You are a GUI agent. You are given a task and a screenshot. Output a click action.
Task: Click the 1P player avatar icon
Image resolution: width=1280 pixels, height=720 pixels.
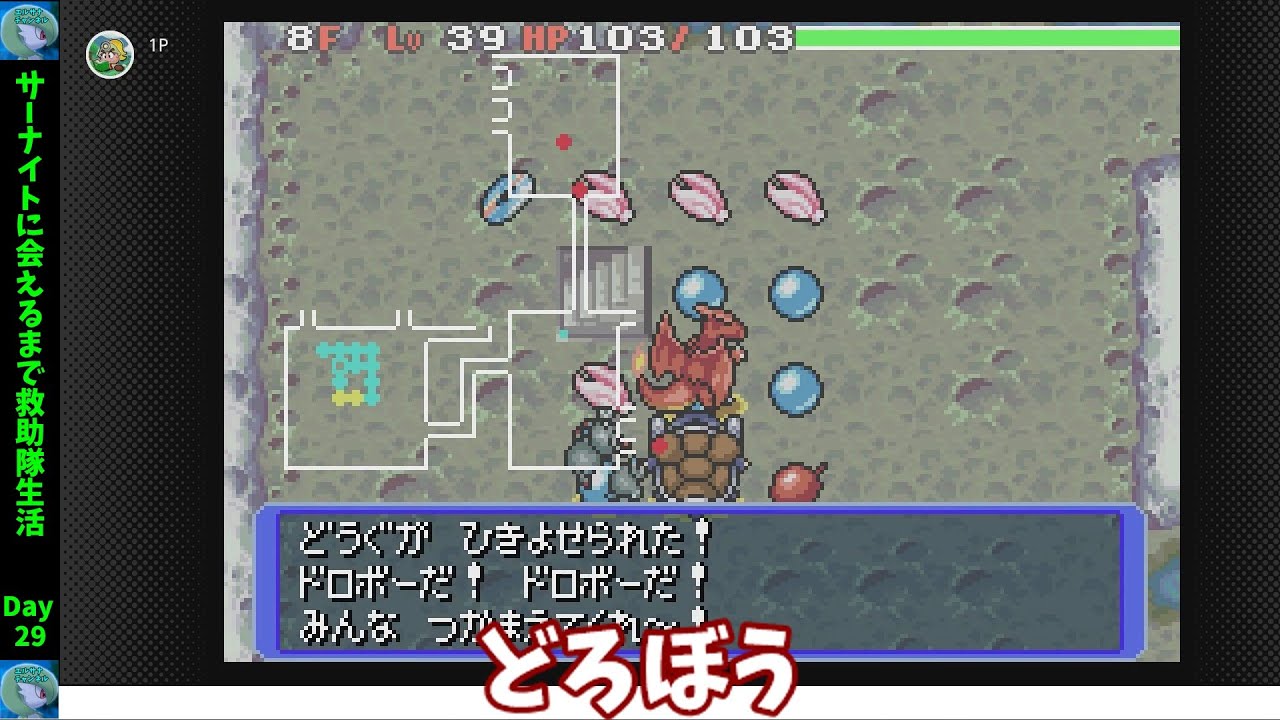110,55
